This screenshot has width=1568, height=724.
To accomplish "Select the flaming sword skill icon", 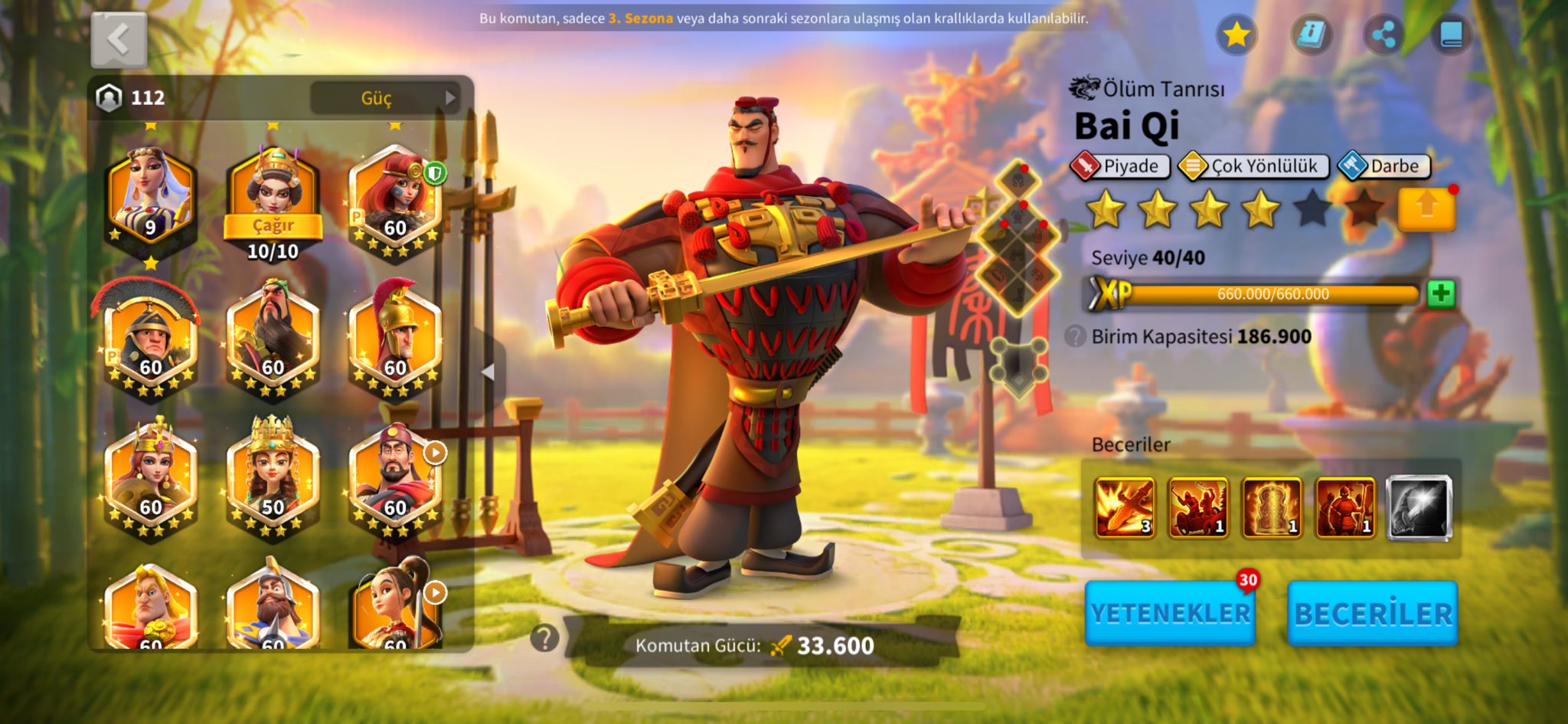I will [x=1124, y=507].
